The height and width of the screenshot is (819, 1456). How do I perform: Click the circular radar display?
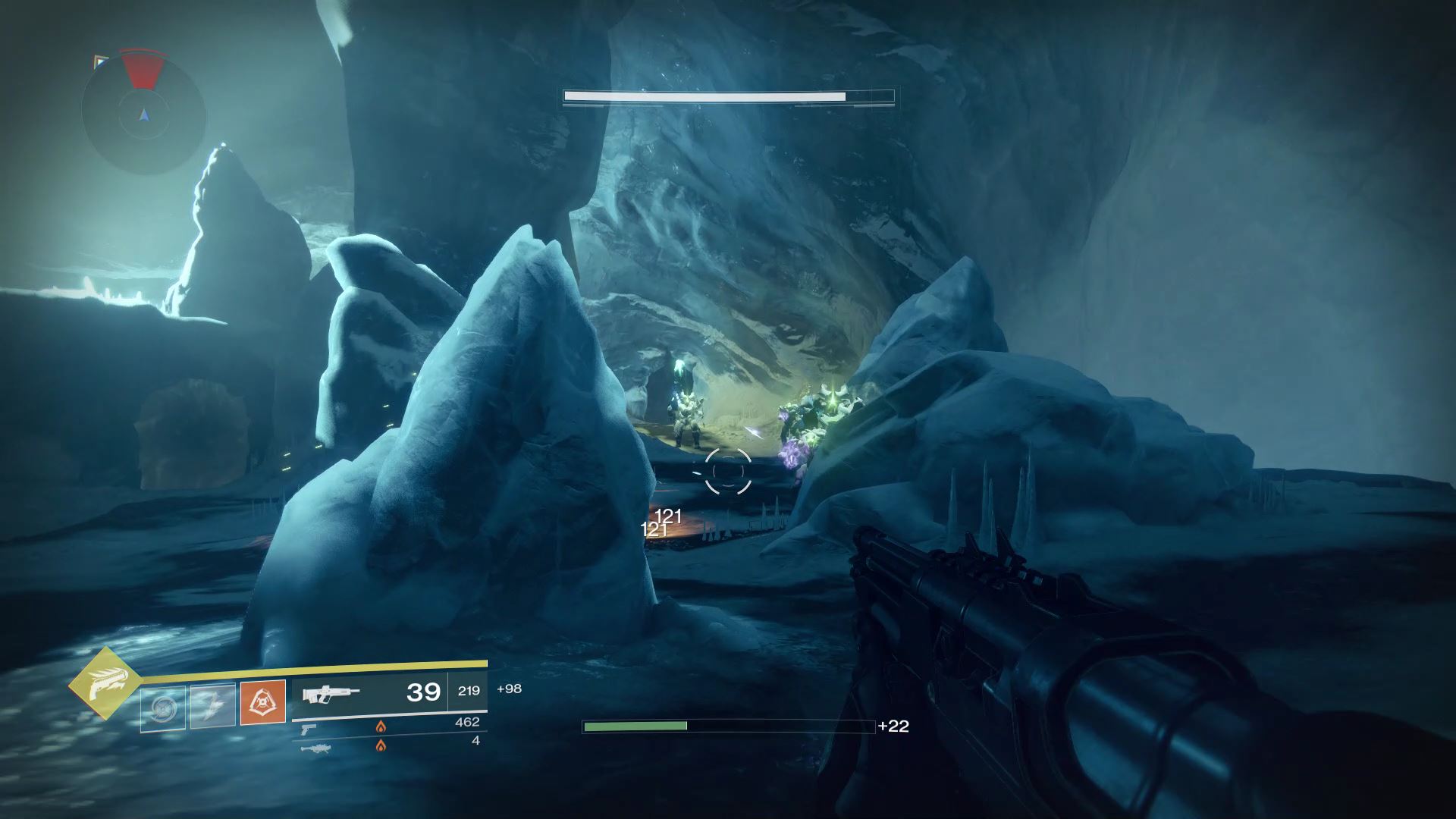point(143,114)
